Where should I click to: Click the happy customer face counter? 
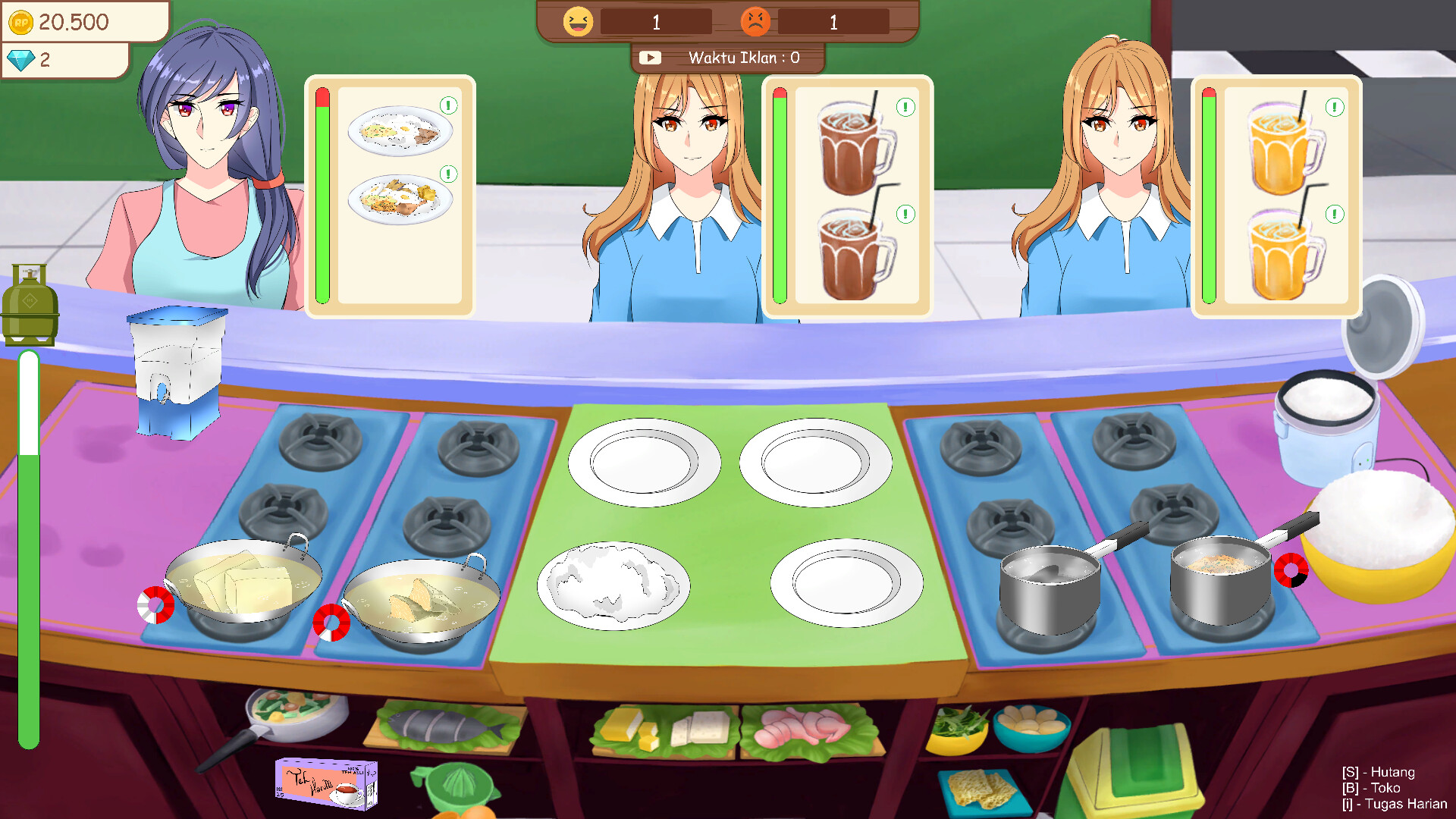point(578,21)
